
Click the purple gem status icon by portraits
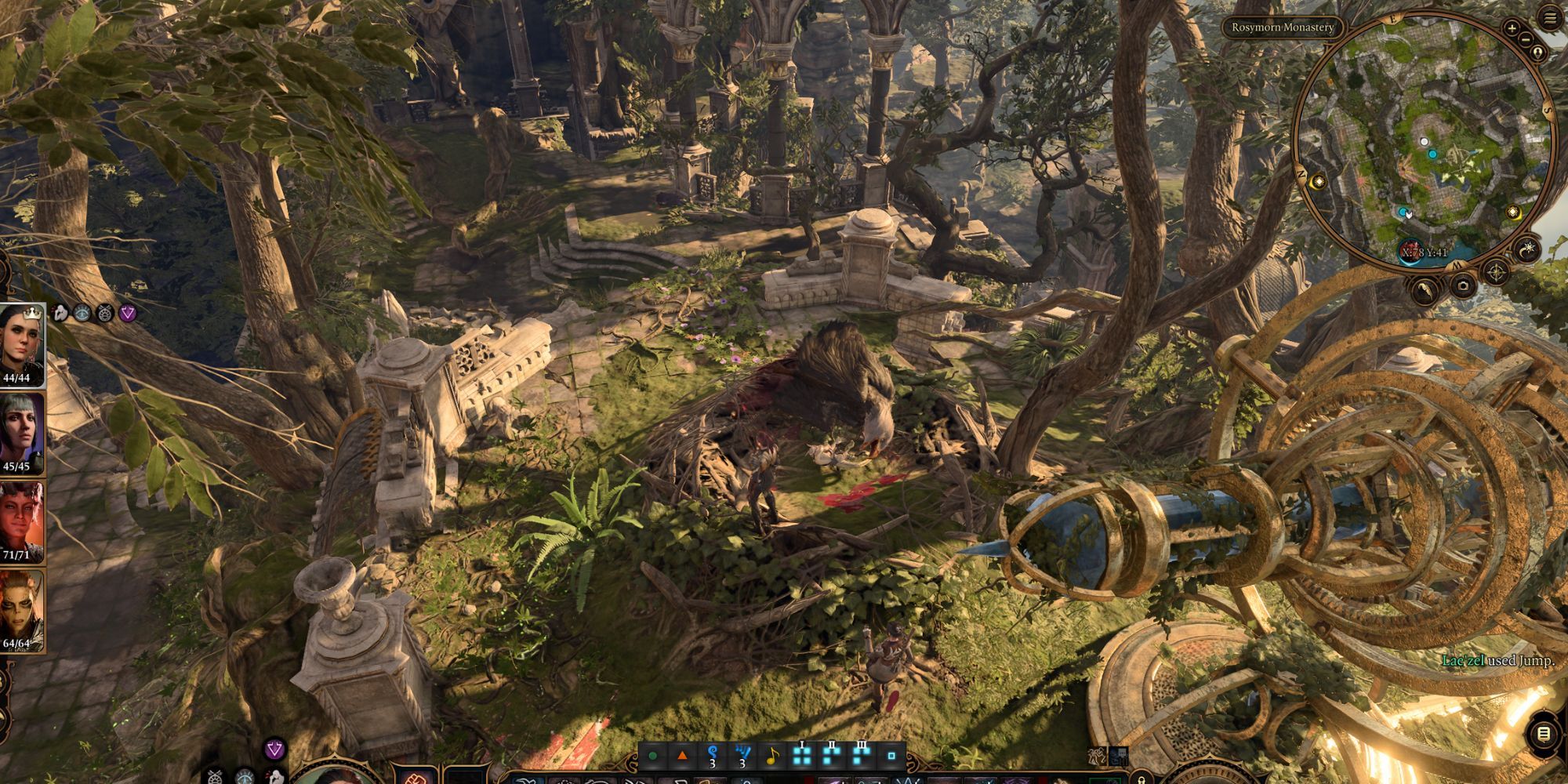click(x=128, y=314)
